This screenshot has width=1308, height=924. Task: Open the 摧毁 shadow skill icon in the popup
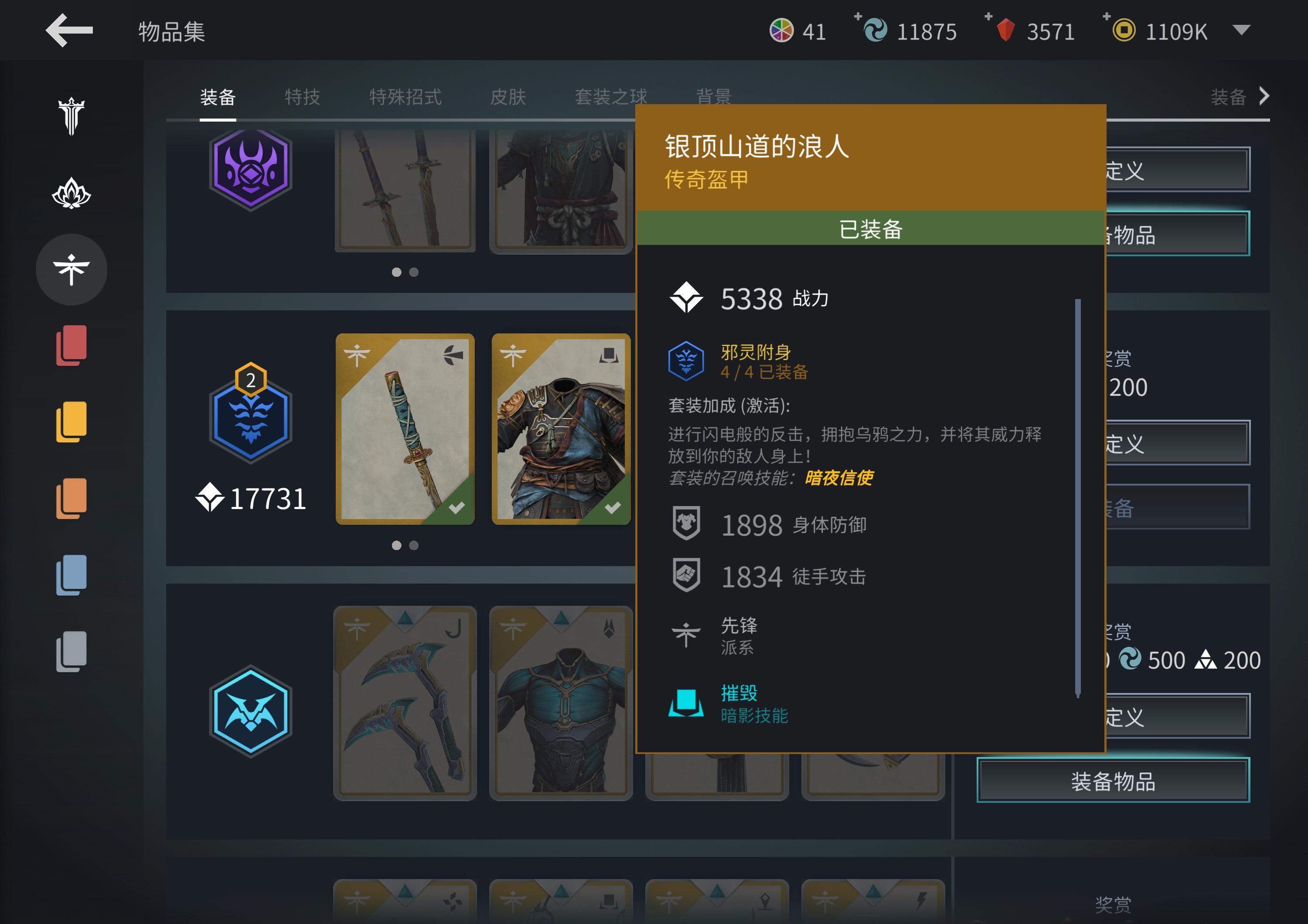686,703
